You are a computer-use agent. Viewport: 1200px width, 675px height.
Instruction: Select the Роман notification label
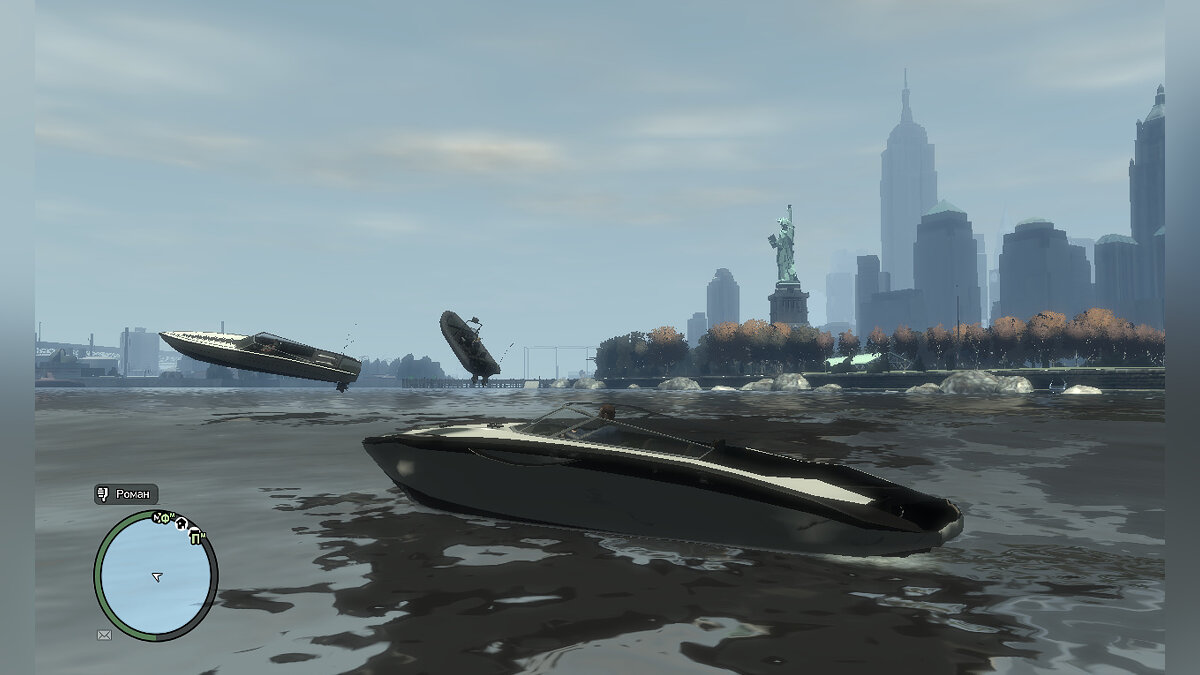[x=126, y=494]
